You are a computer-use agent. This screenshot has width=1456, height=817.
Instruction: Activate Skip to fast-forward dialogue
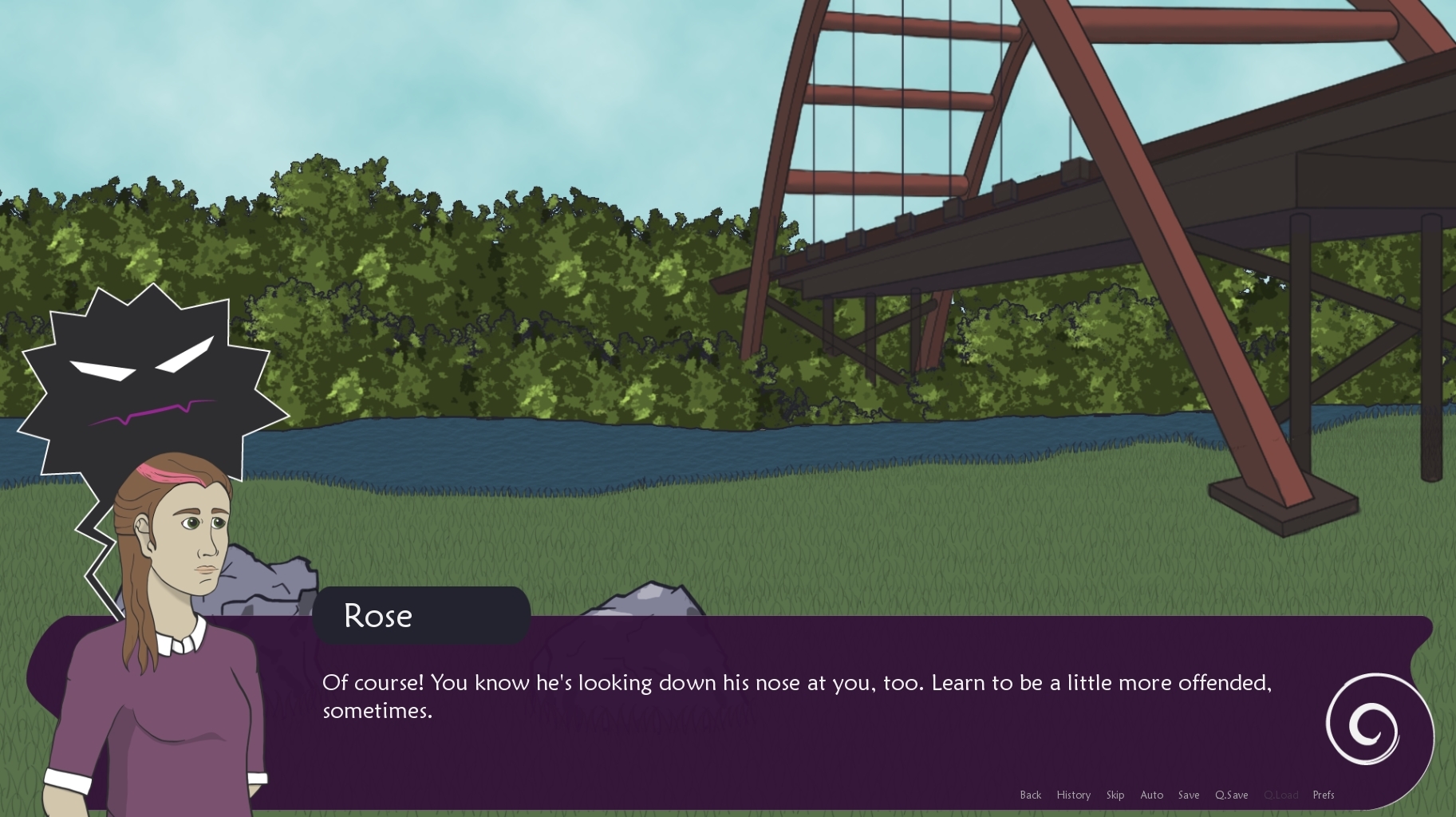click(x=1115, y=795)
